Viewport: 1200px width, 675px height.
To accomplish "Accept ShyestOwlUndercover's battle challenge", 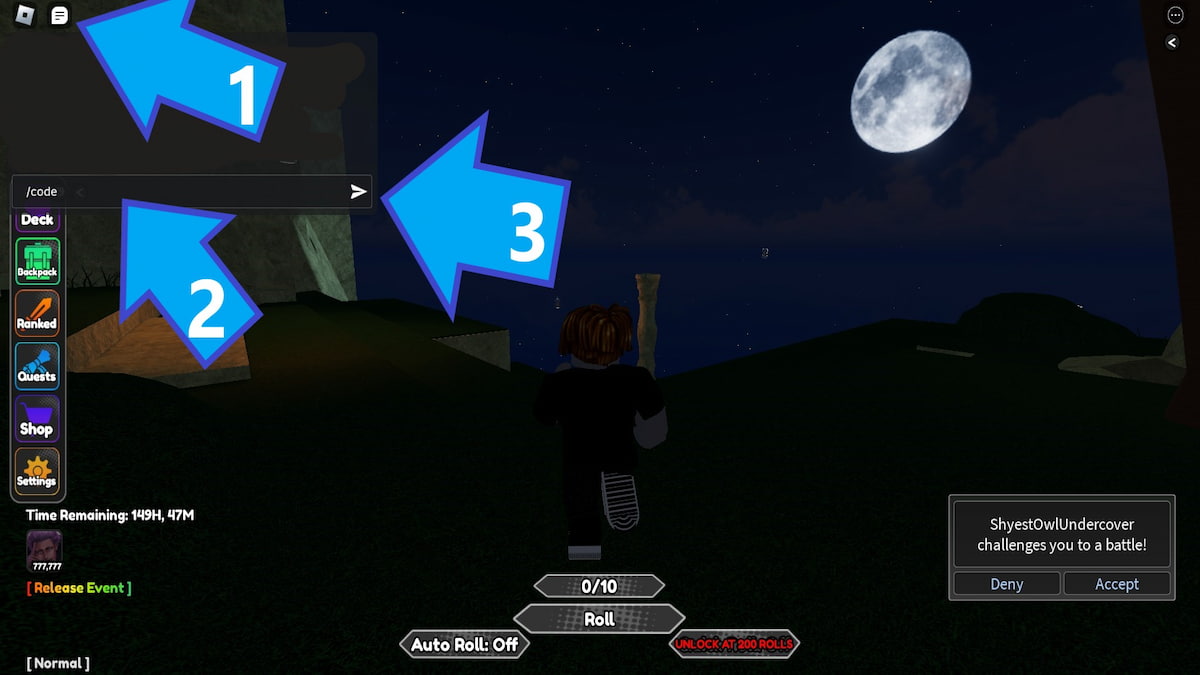I will tap(1116, 584).
